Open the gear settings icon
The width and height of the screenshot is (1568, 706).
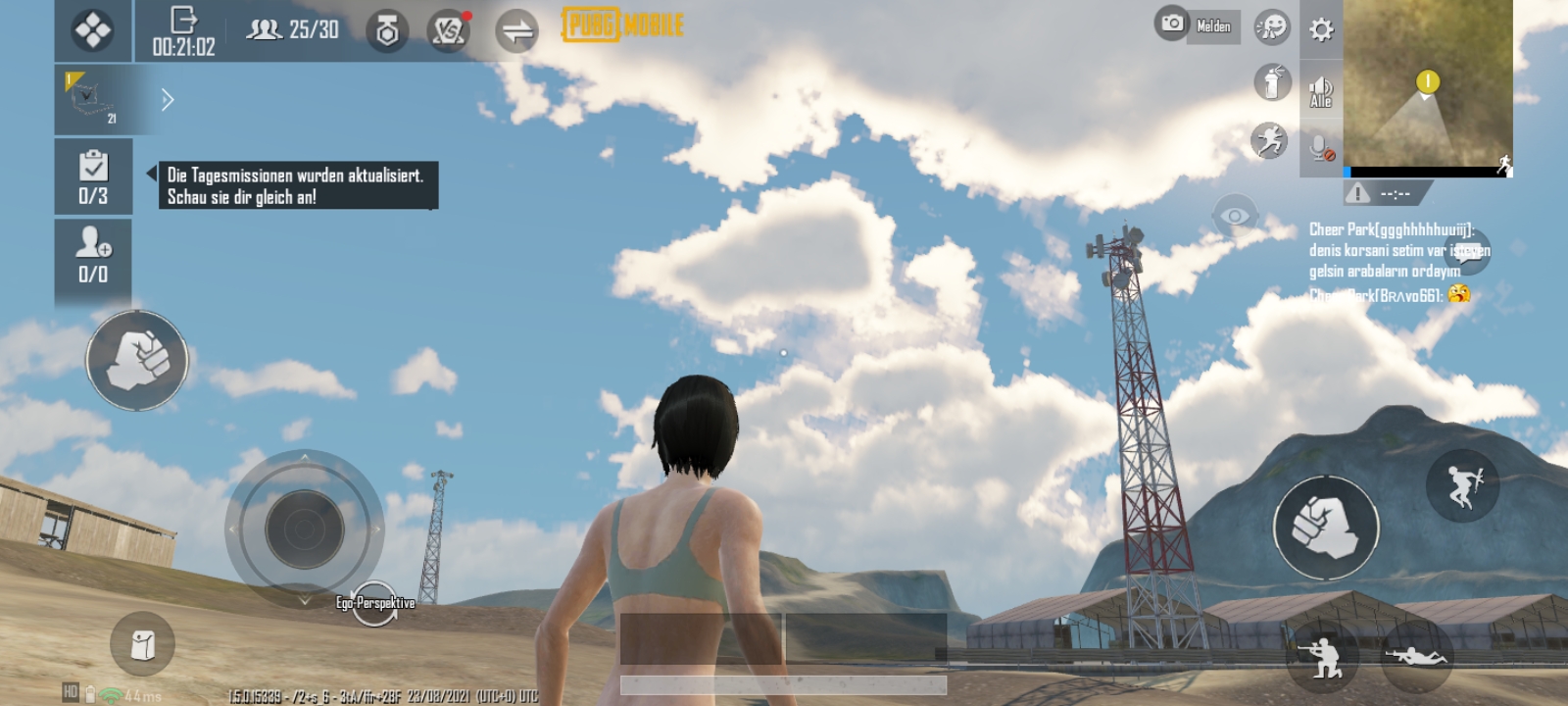pyautogui.click(x=1321, y=30)
